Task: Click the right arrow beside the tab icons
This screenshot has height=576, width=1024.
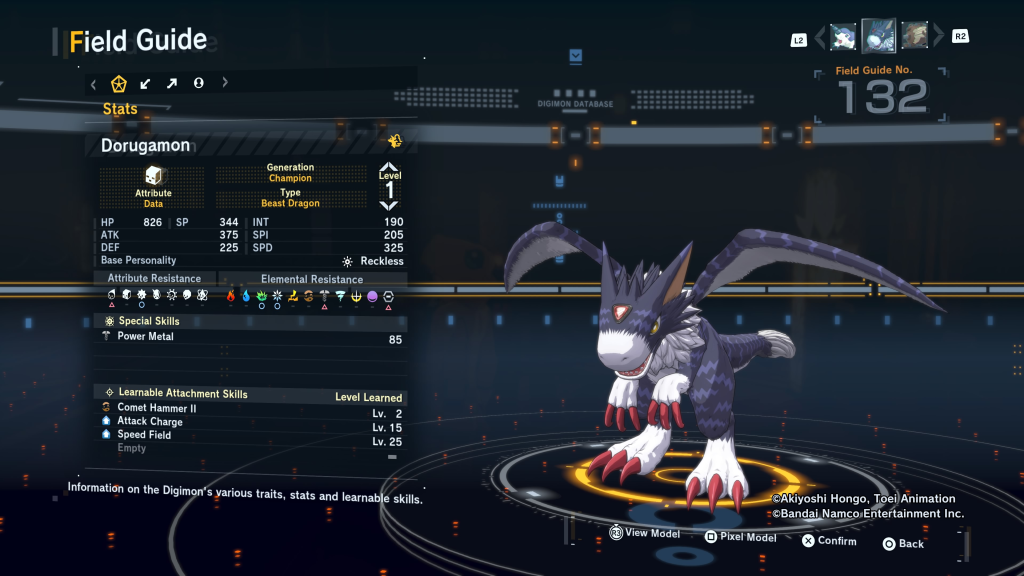Action: point(224,84)
